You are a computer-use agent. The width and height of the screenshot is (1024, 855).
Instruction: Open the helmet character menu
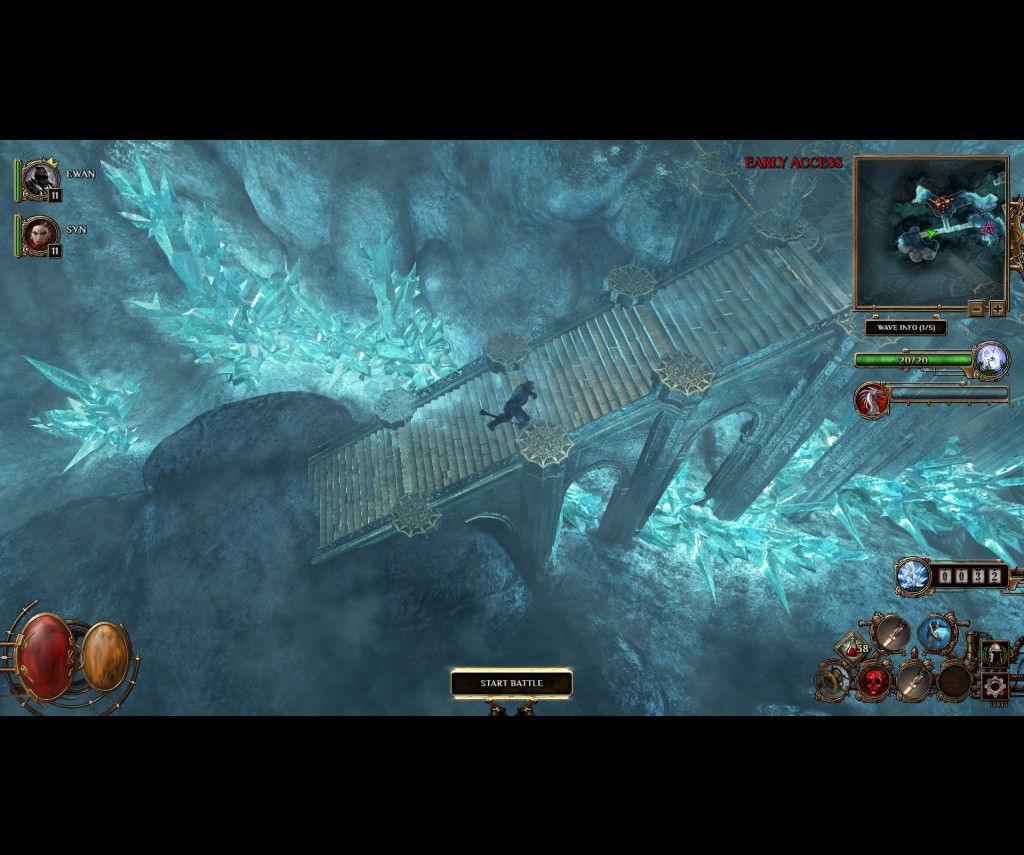click(x=994, y=655)
